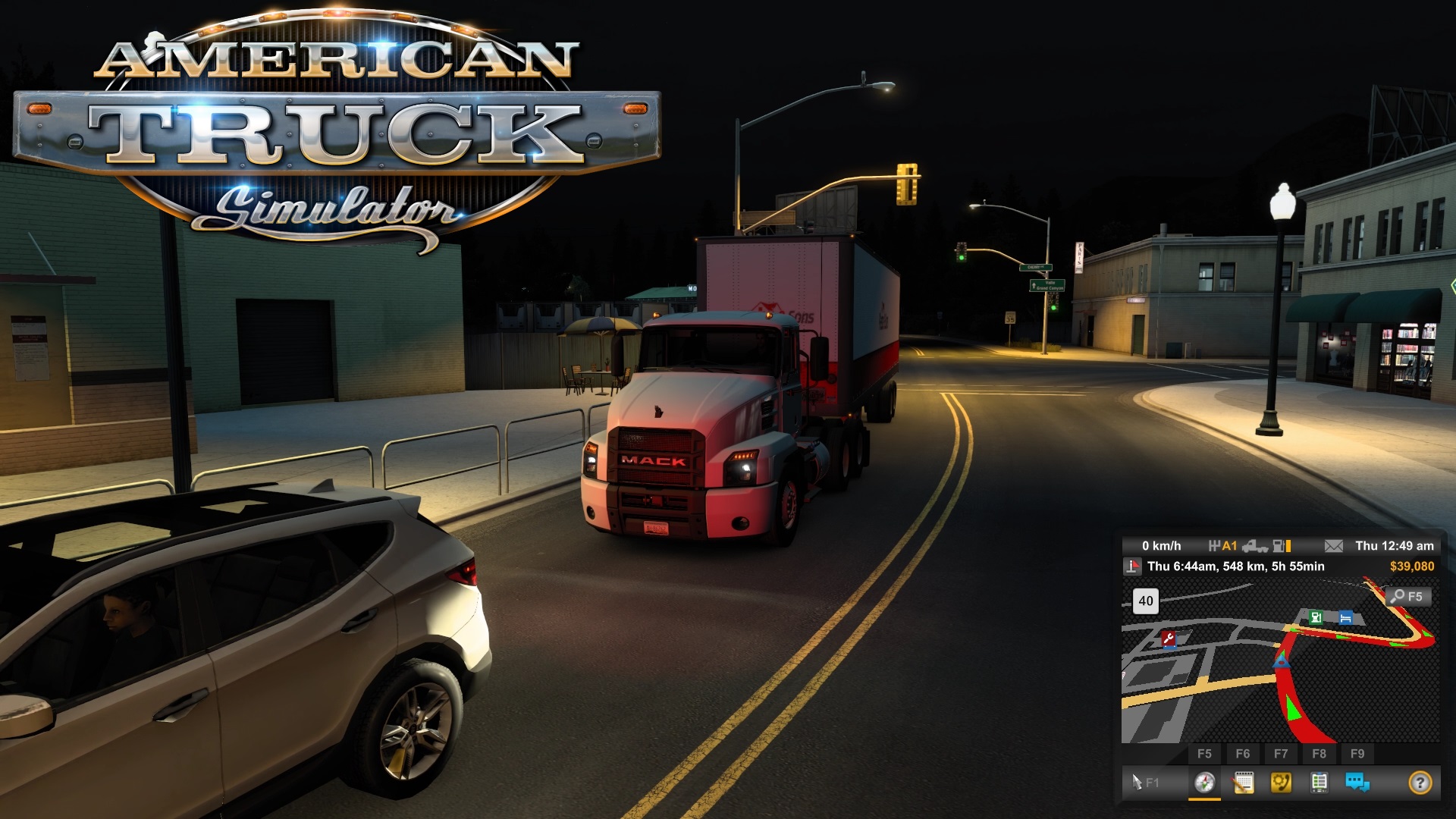Click the F1 mouse cursor icon
1456x819 pixels.
point(1137,782)
